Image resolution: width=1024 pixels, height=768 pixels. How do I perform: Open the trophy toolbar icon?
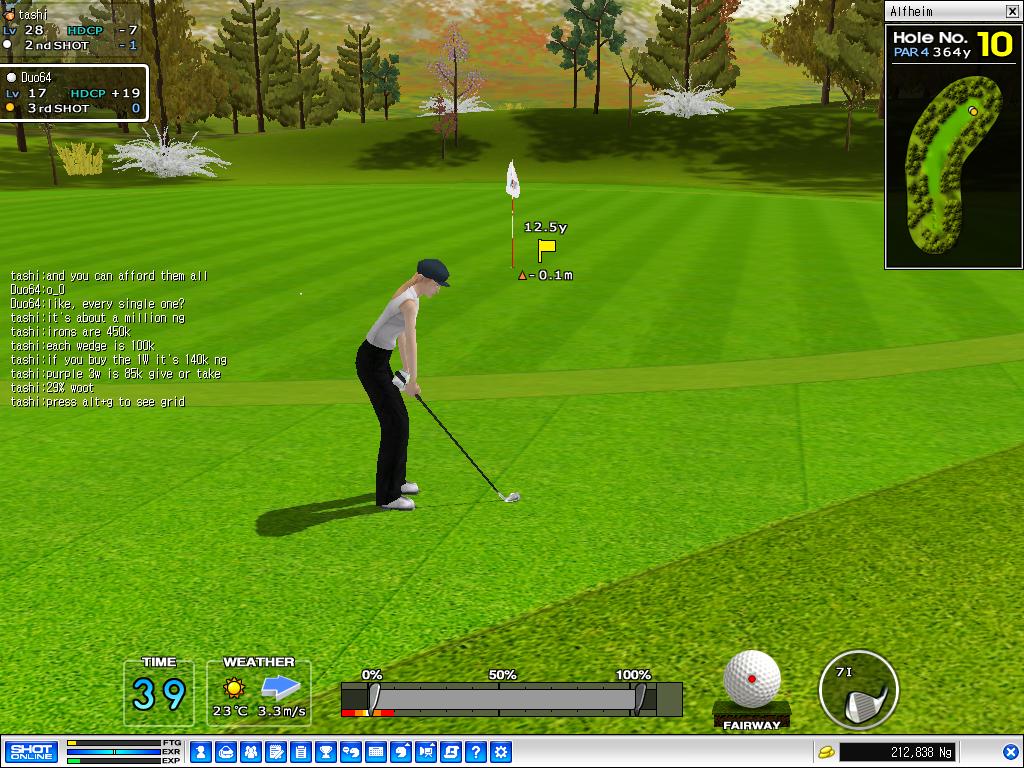326,752
